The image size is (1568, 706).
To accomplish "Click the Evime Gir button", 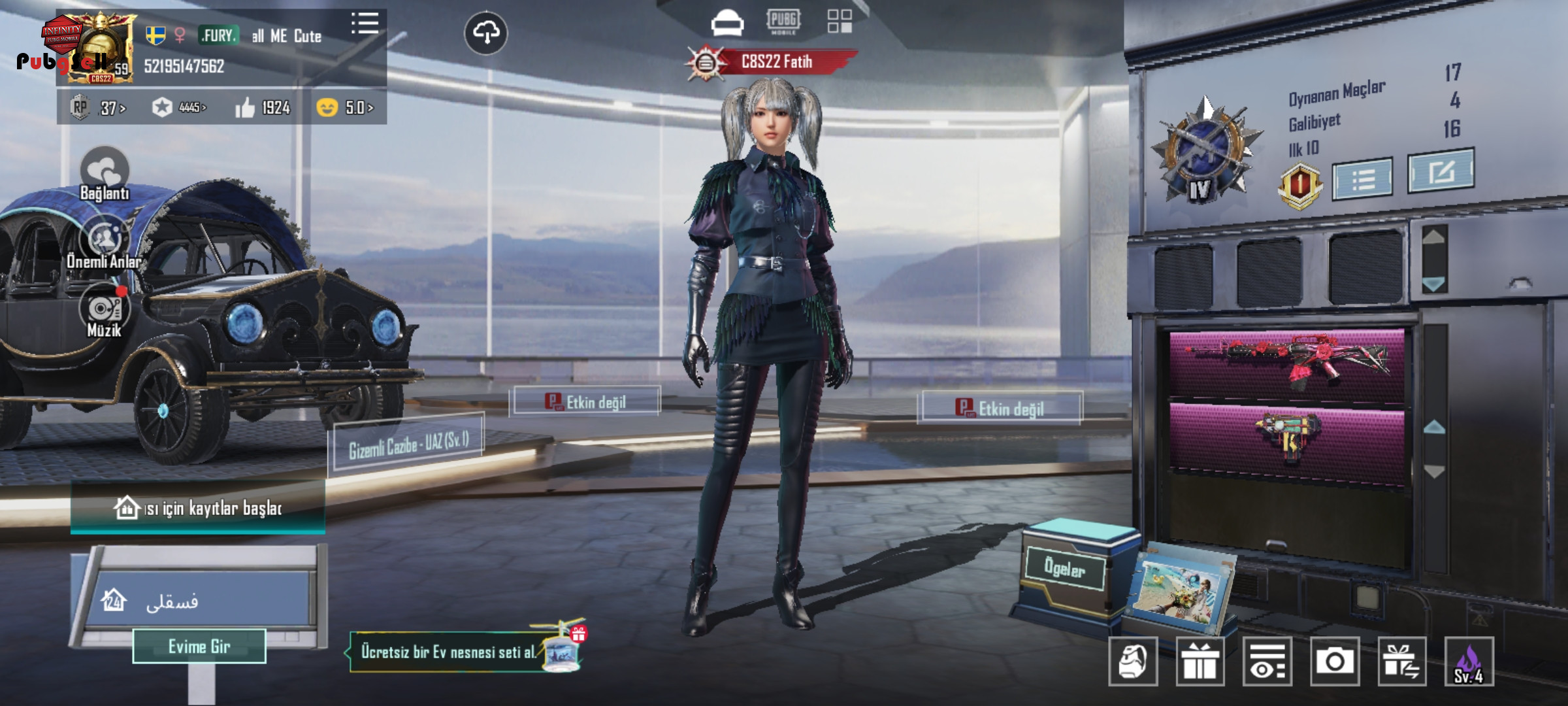I will pyautogui.click(x=199, y=647).
